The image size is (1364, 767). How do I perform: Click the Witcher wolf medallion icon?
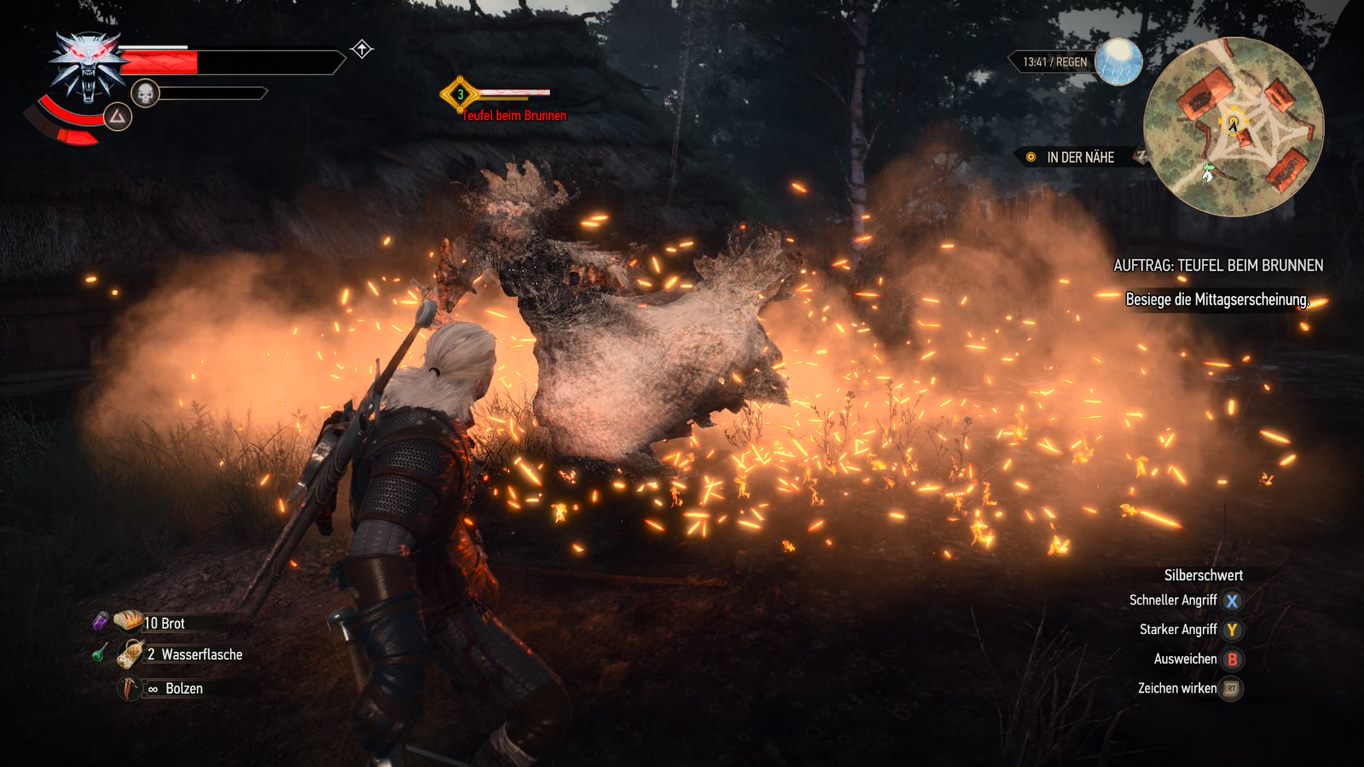pyautogui.click(x=88, y=62)
